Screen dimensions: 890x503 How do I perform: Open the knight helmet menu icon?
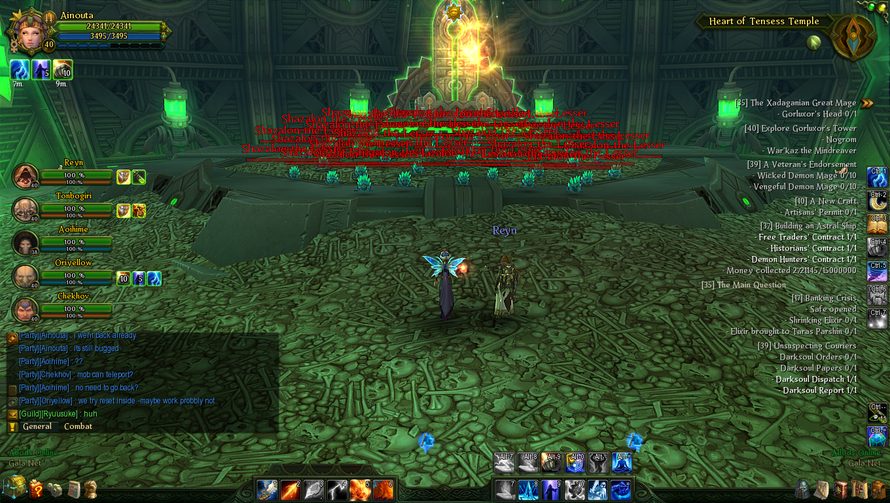[803, 489]
